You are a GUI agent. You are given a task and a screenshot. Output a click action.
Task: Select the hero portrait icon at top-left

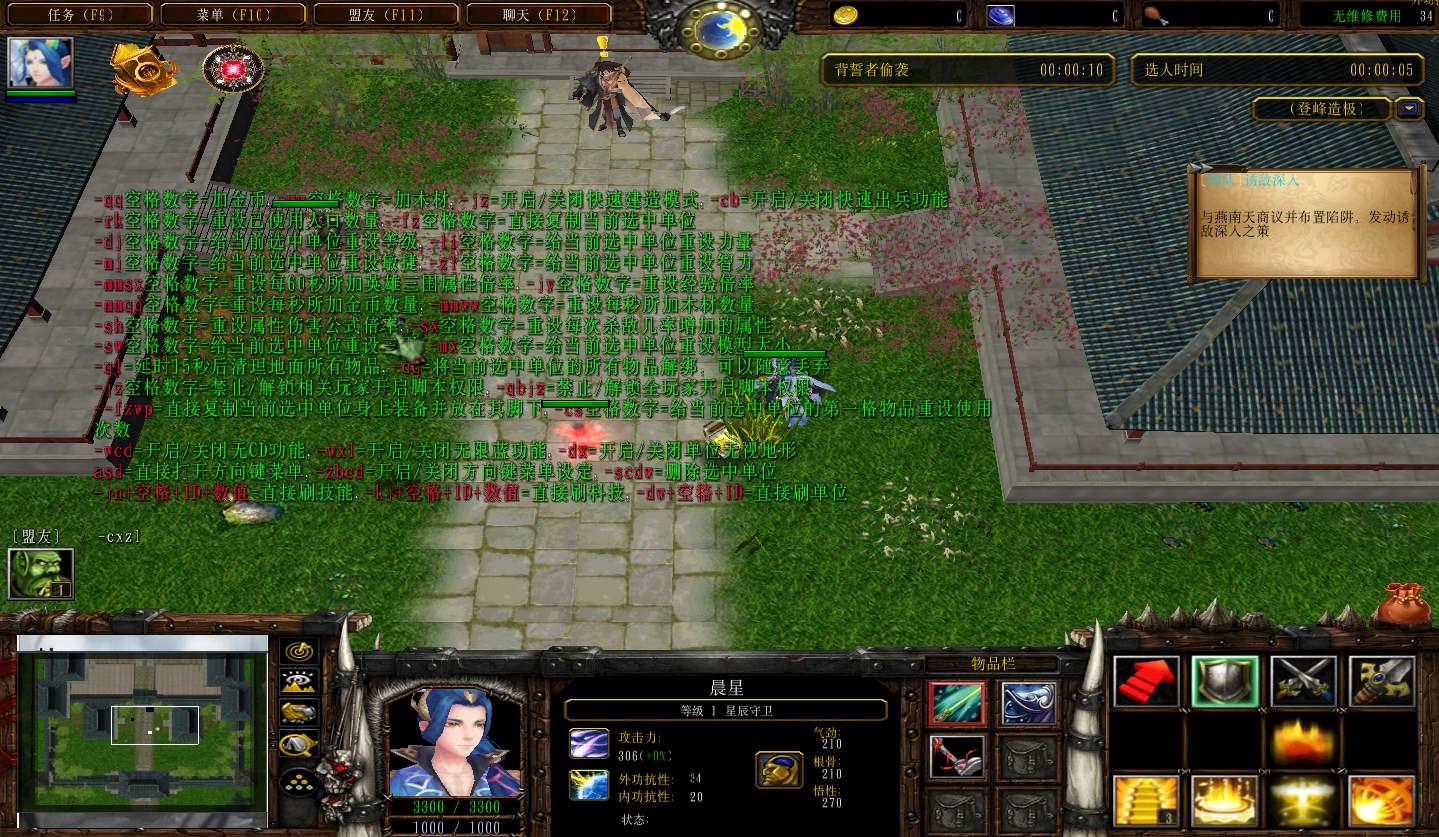[x=41, y=63]
